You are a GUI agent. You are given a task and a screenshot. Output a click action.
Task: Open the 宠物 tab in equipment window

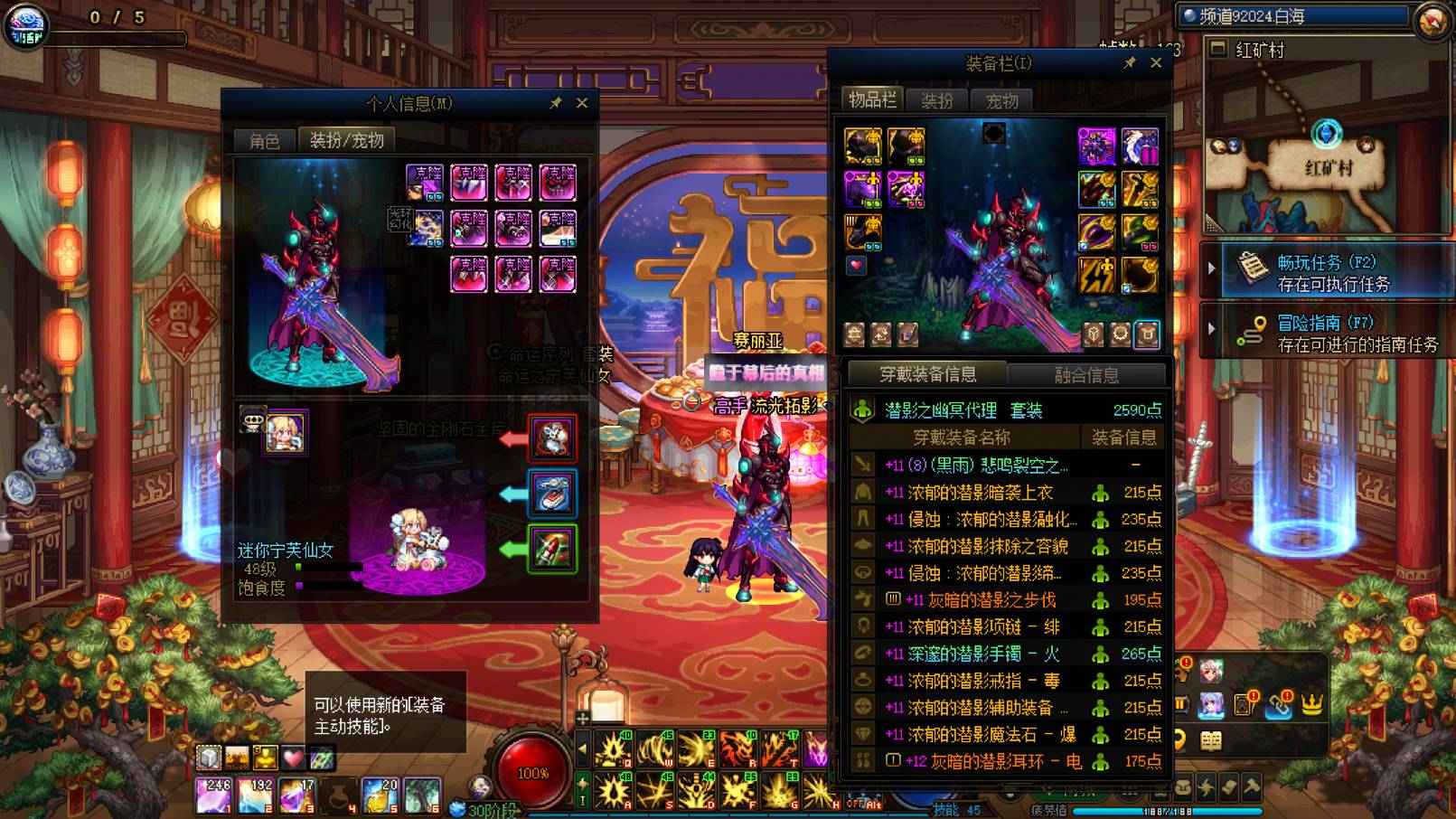1001,100
